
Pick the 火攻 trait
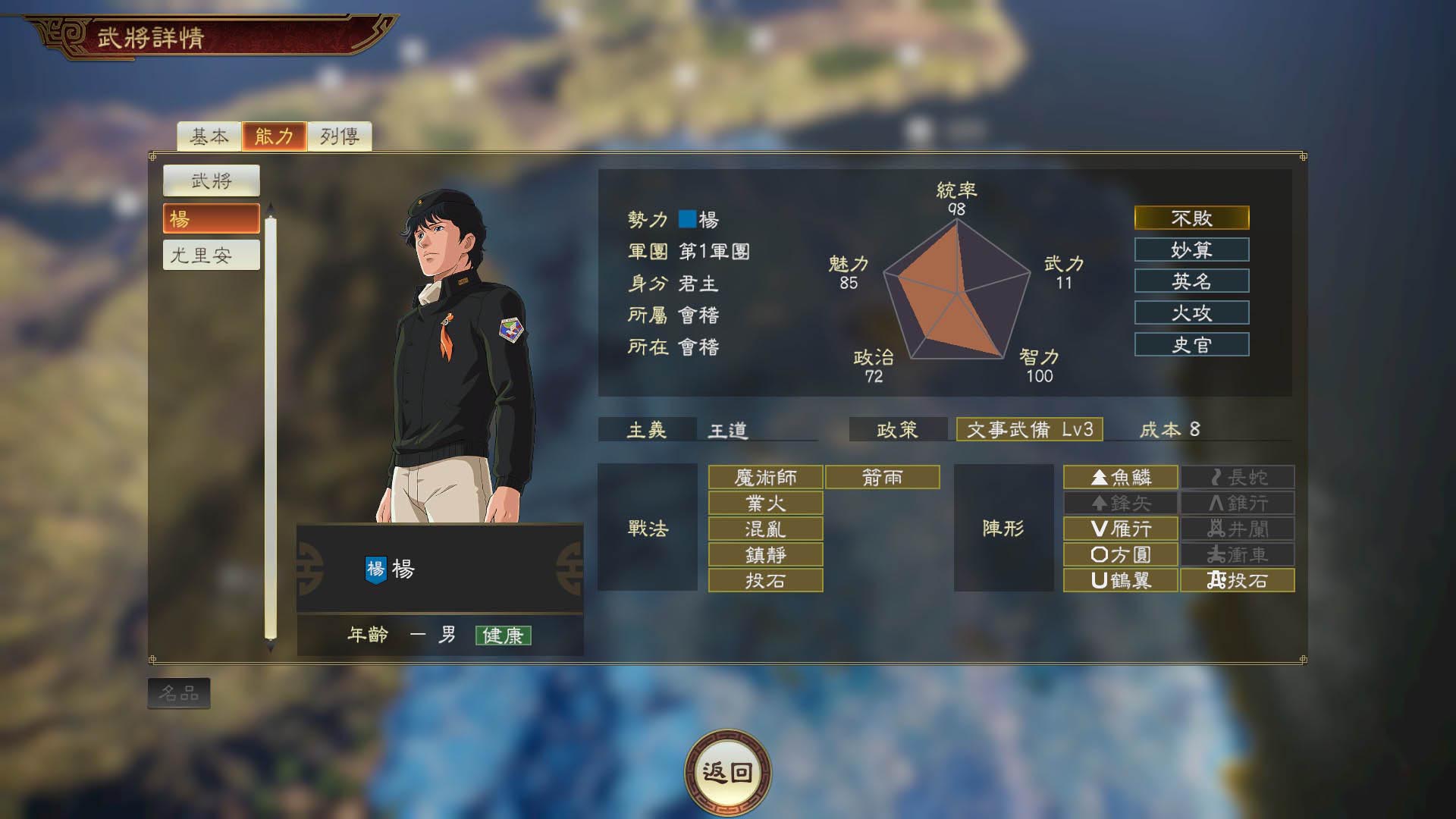point(1191,312)
